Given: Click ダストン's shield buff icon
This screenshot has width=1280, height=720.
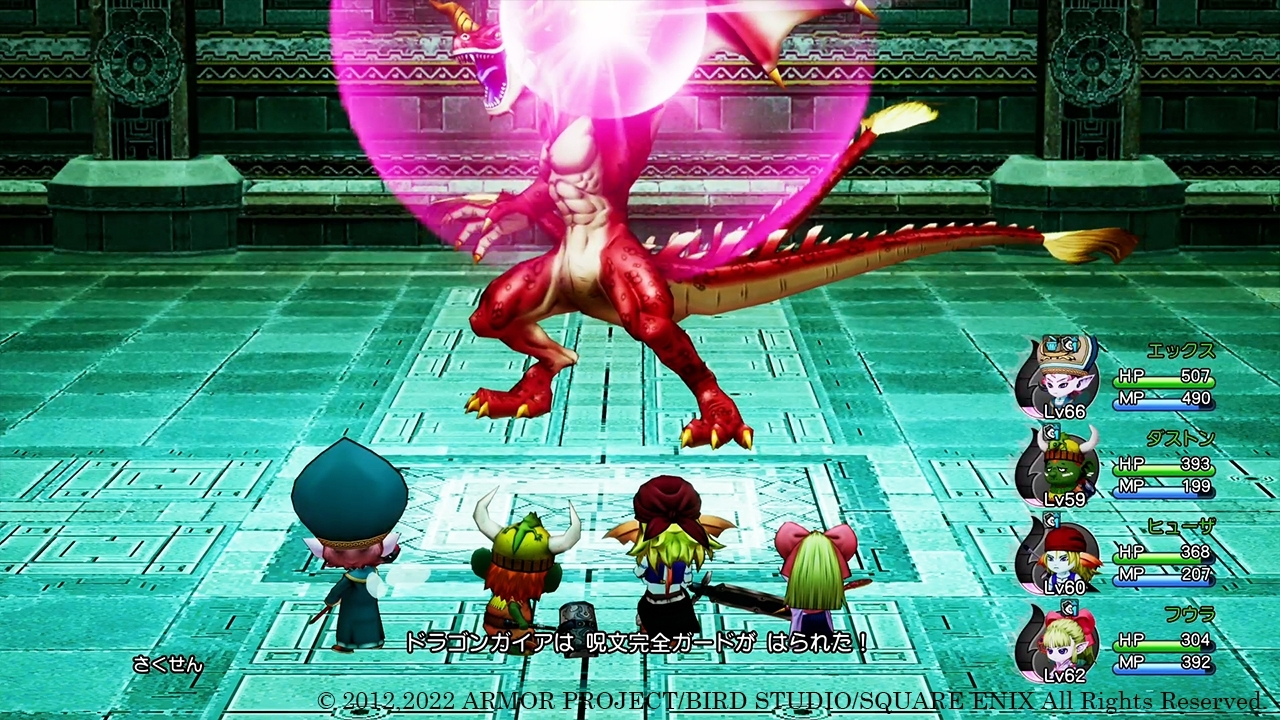Looking at the screenshot, I should pyautogui.click(x=1050, y=433).
